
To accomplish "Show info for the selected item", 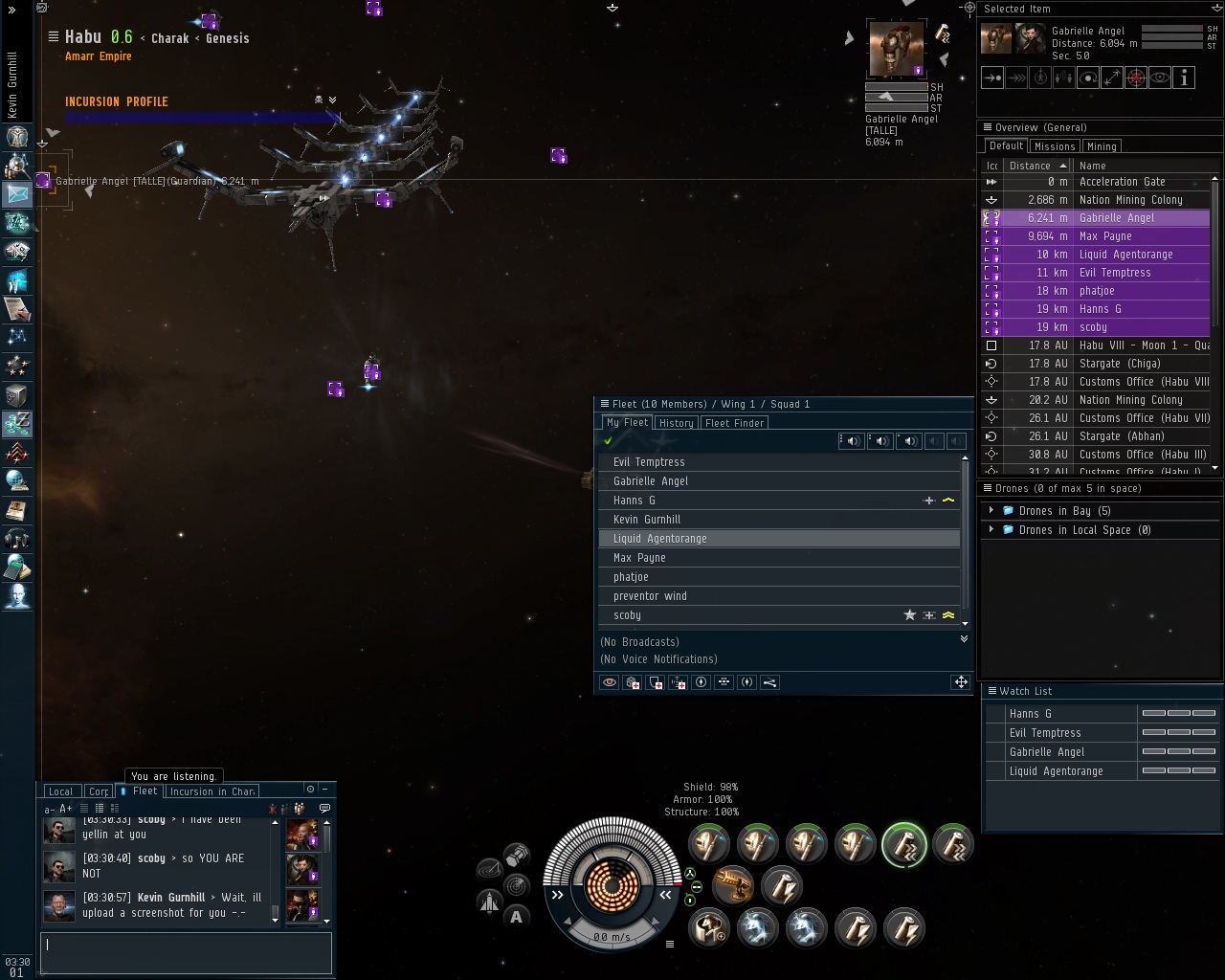I will tap(1184, 78).
